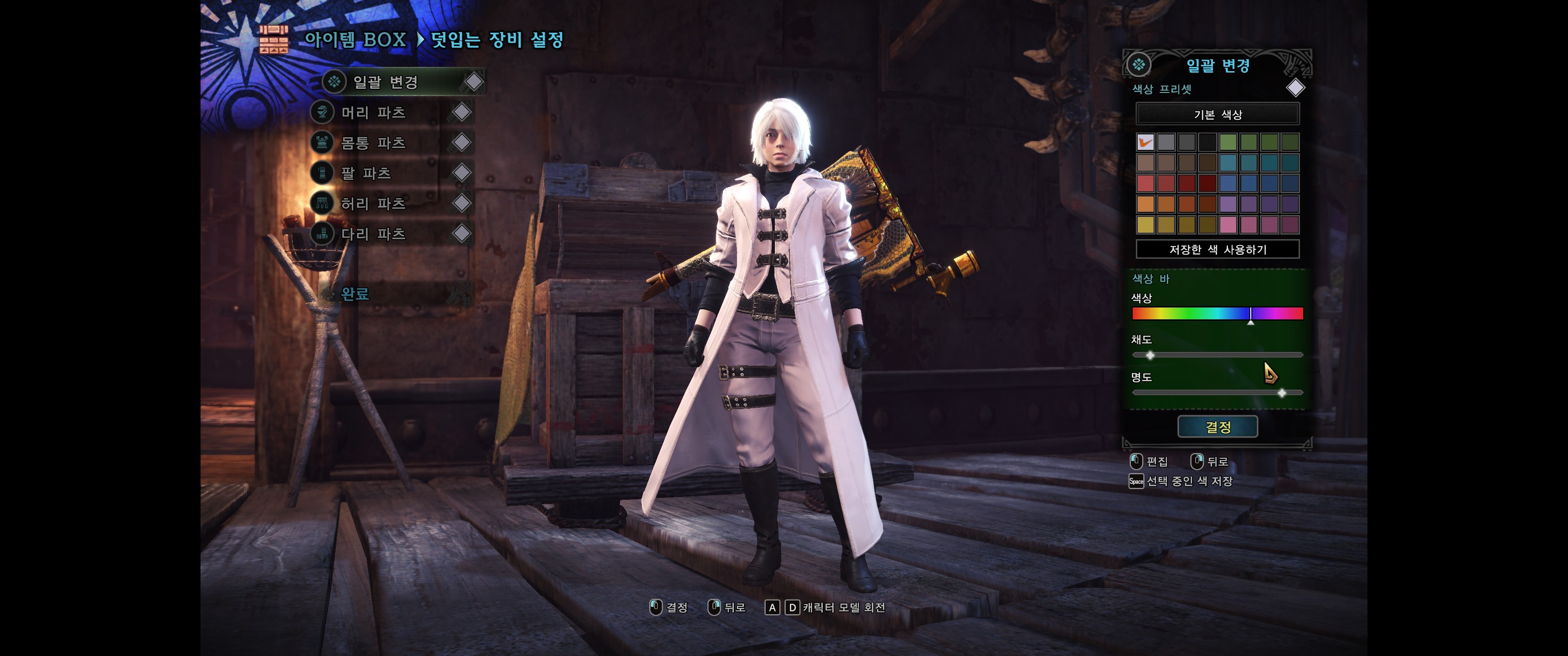Viewport: 1568px width, 656px height.
Task: Open 팔 파츠 color settings
Action: coord(365,174)
